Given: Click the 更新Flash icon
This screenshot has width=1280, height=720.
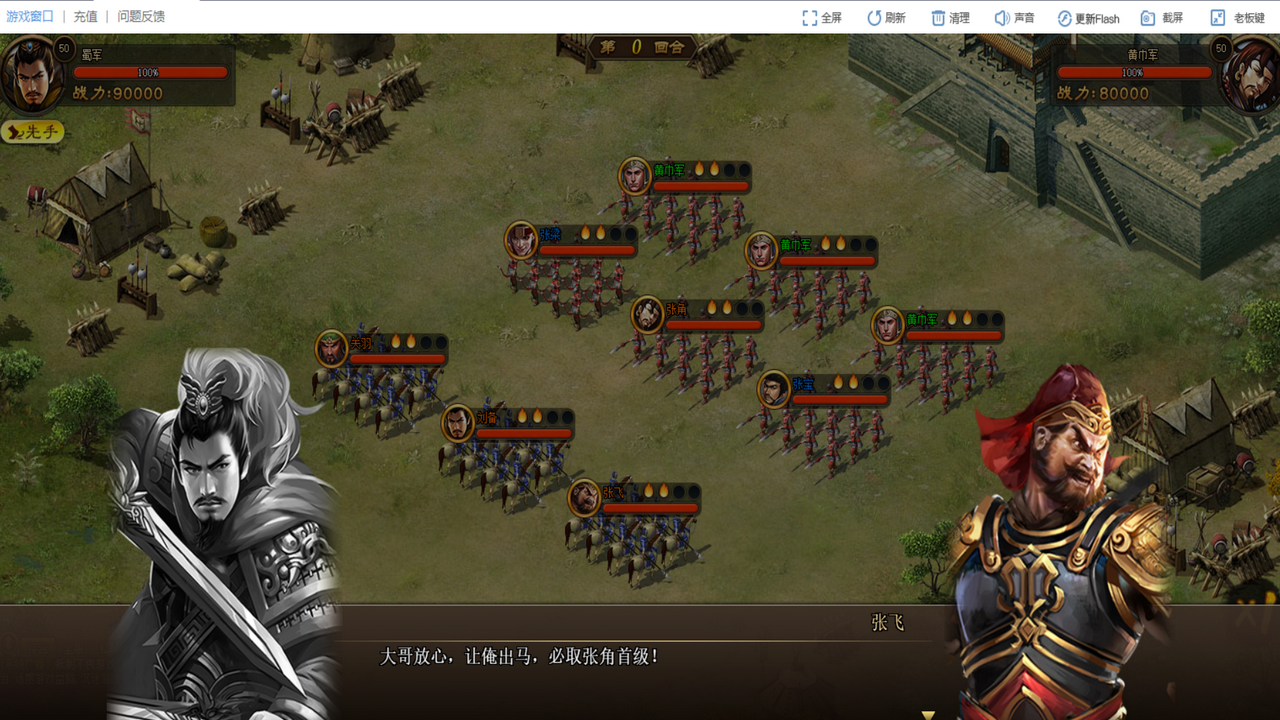Looking at the screenshot, I should [1064, 16].
